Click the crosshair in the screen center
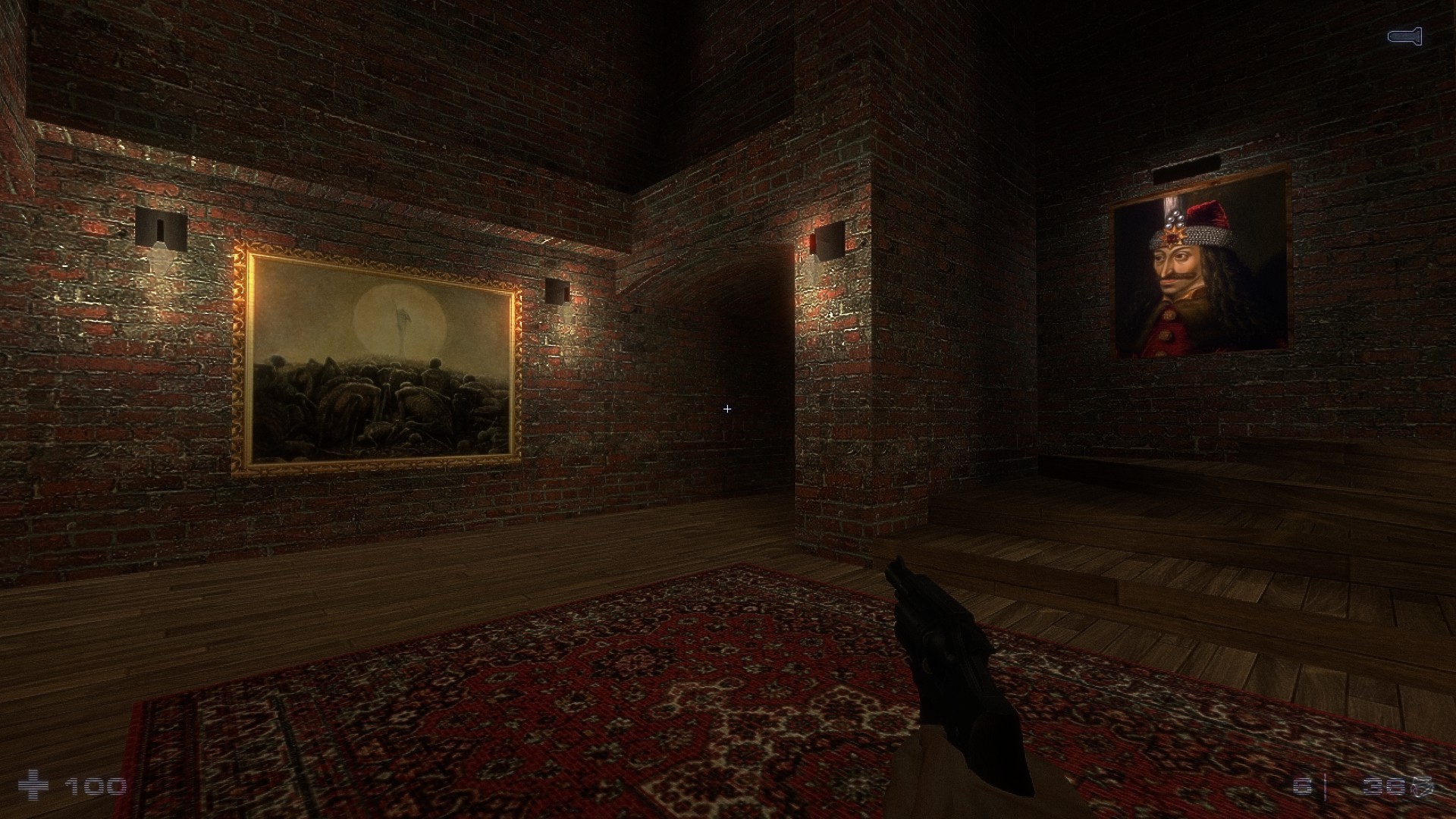 pyautogui.click(x=726, y=409)
